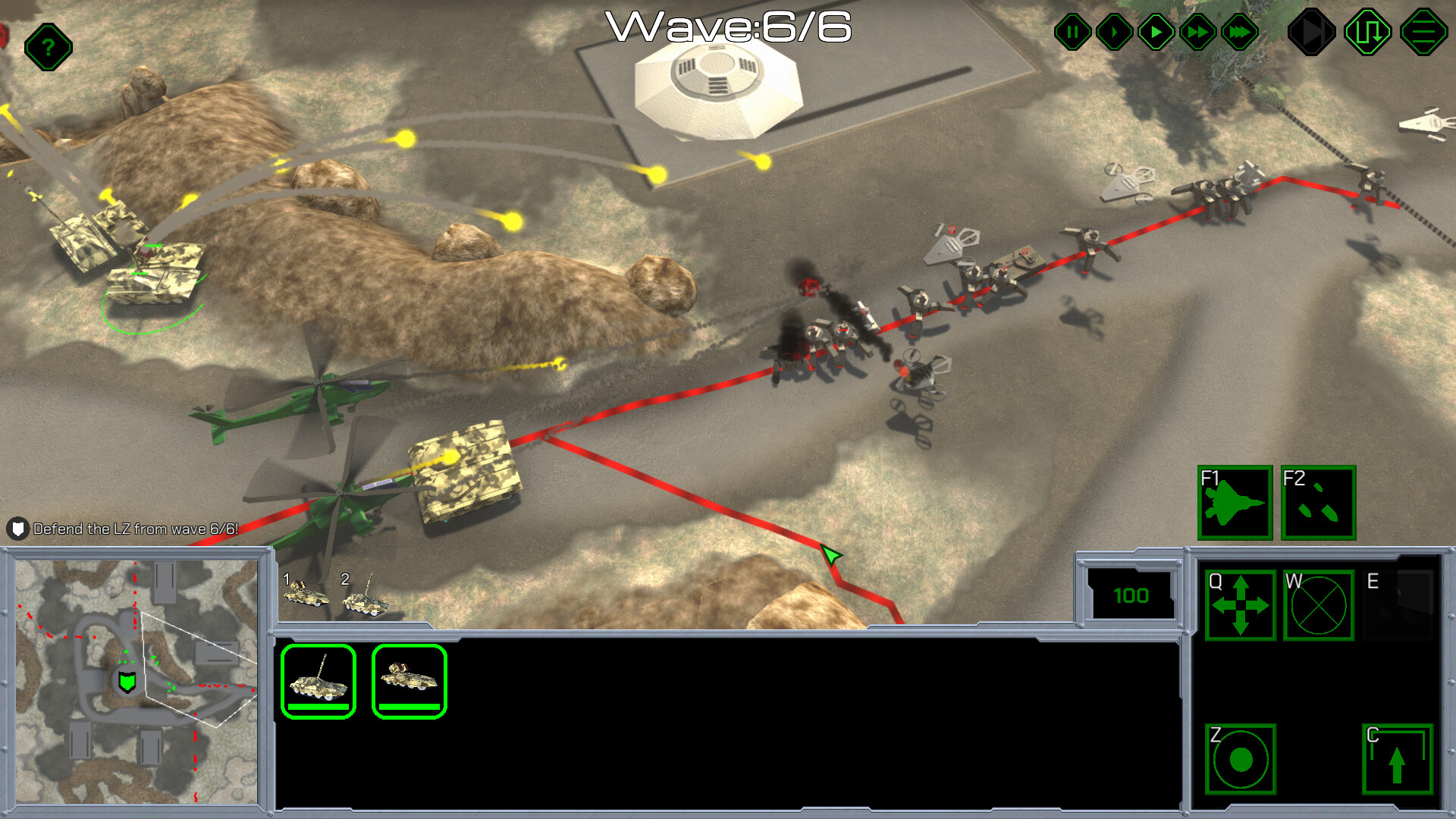
Task: Select the second vehicle thumbnail in selection panel
Action: (409, 681)
